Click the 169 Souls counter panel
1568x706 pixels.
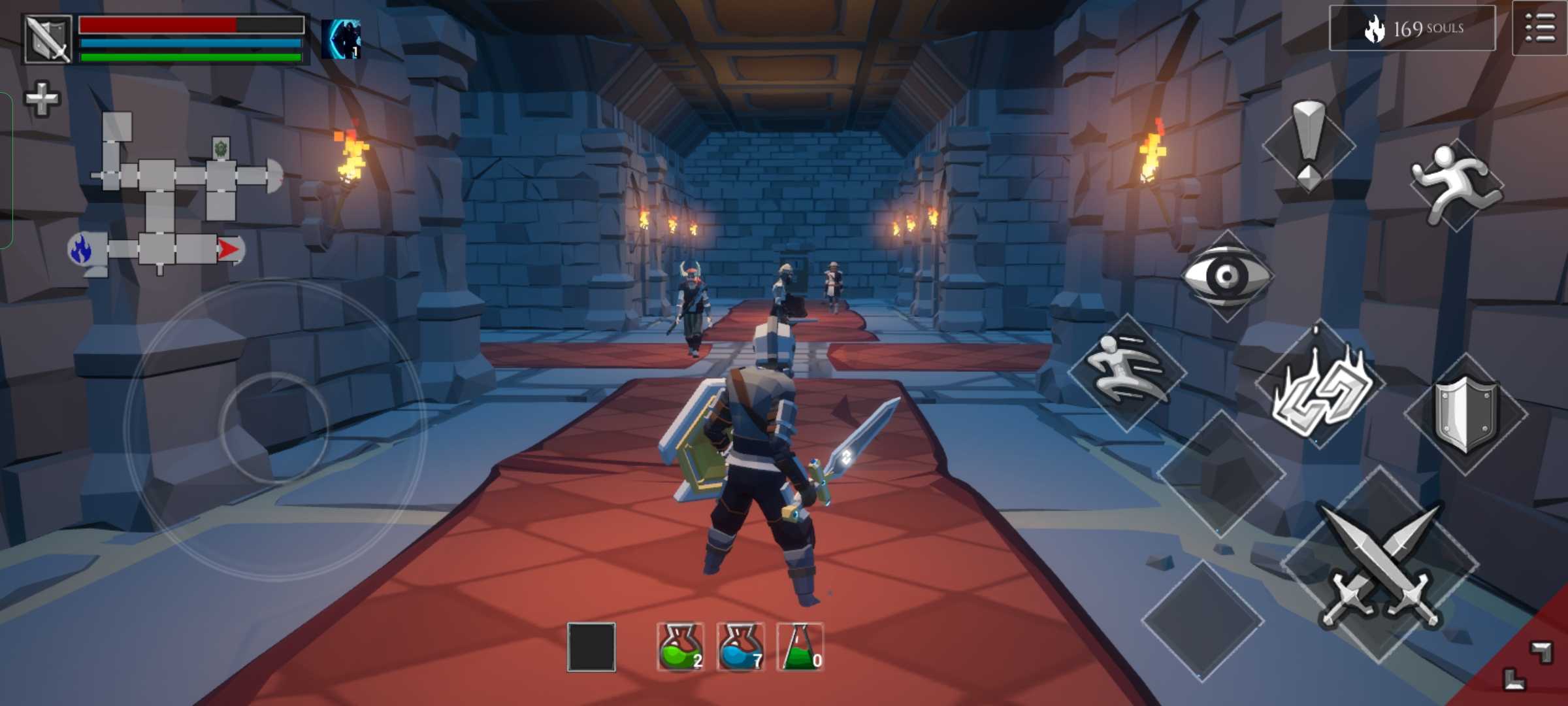1412,29
